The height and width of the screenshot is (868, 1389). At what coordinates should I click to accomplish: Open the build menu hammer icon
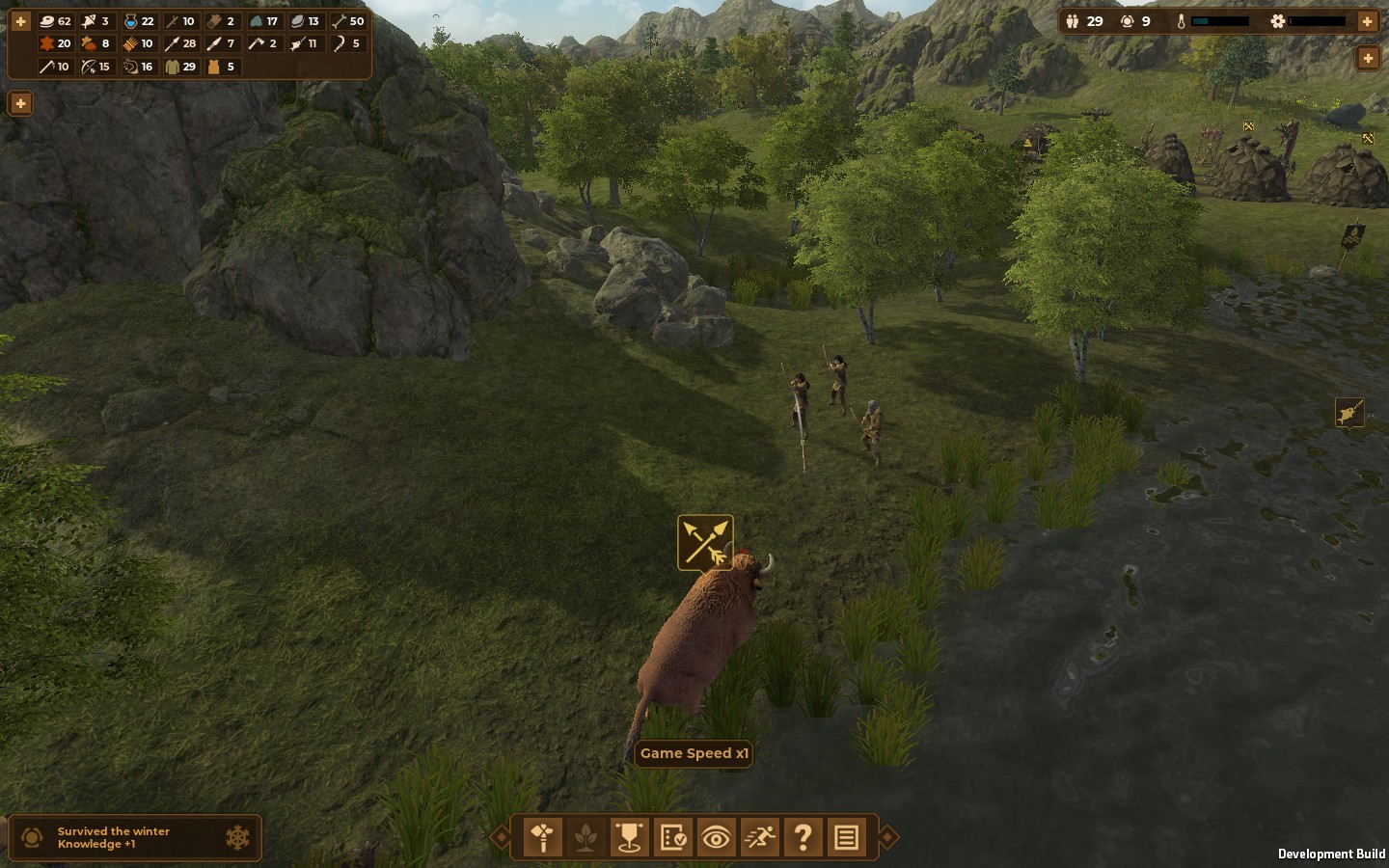(543, 837)
